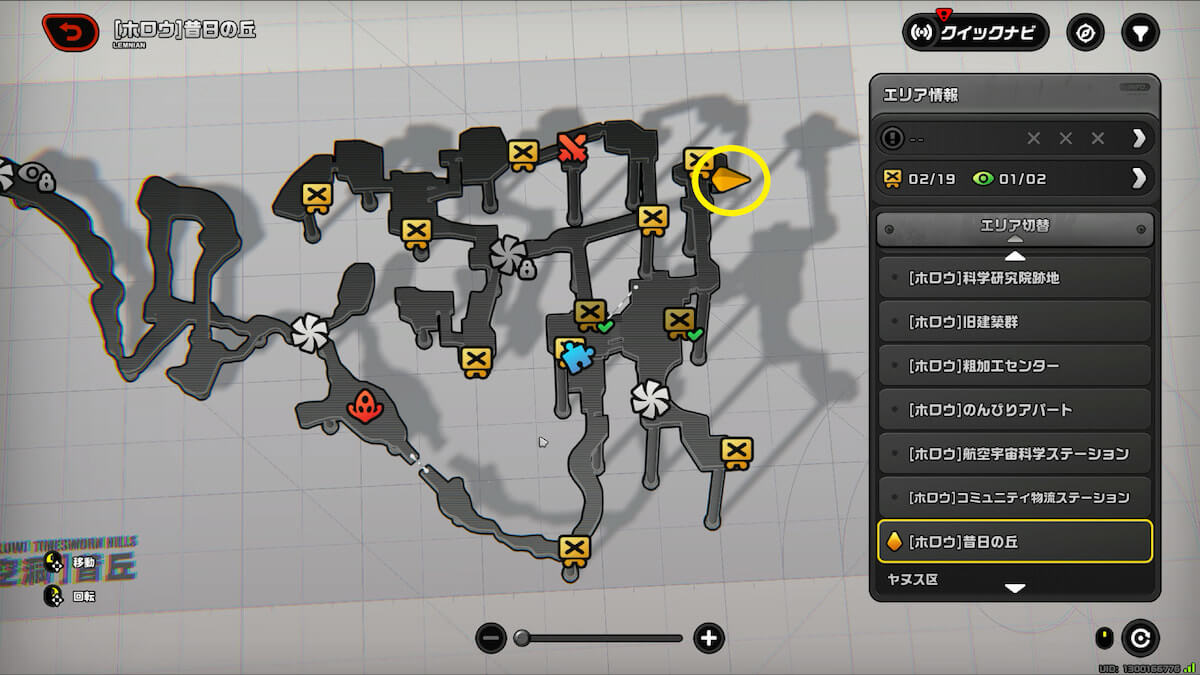Click the blue puzzle piece map marker
1200x675 pixels.
coord(576,356)
